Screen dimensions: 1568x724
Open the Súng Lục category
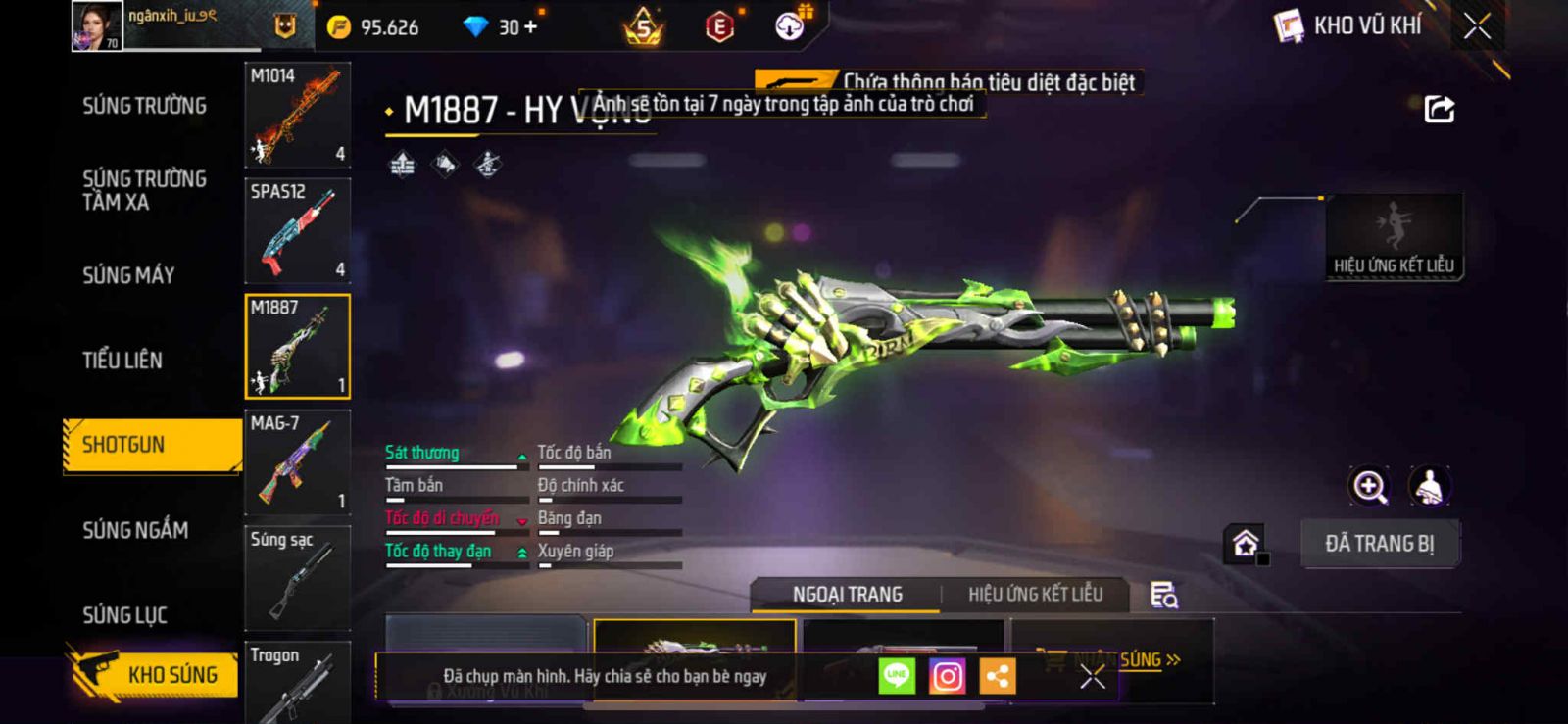tap(124, 615)
